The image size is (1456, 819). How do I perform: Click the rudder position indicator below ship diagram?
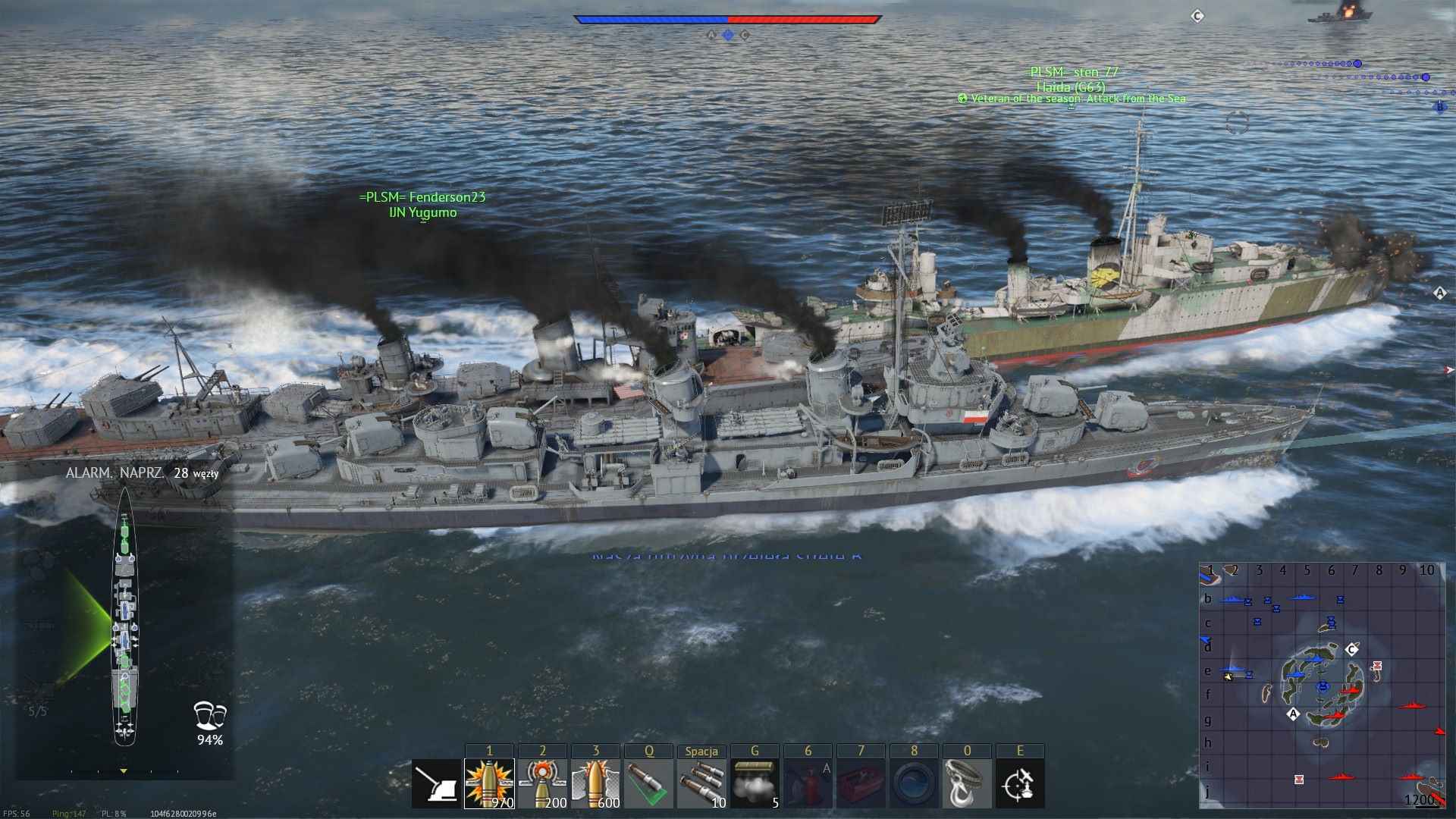point(124,771)
